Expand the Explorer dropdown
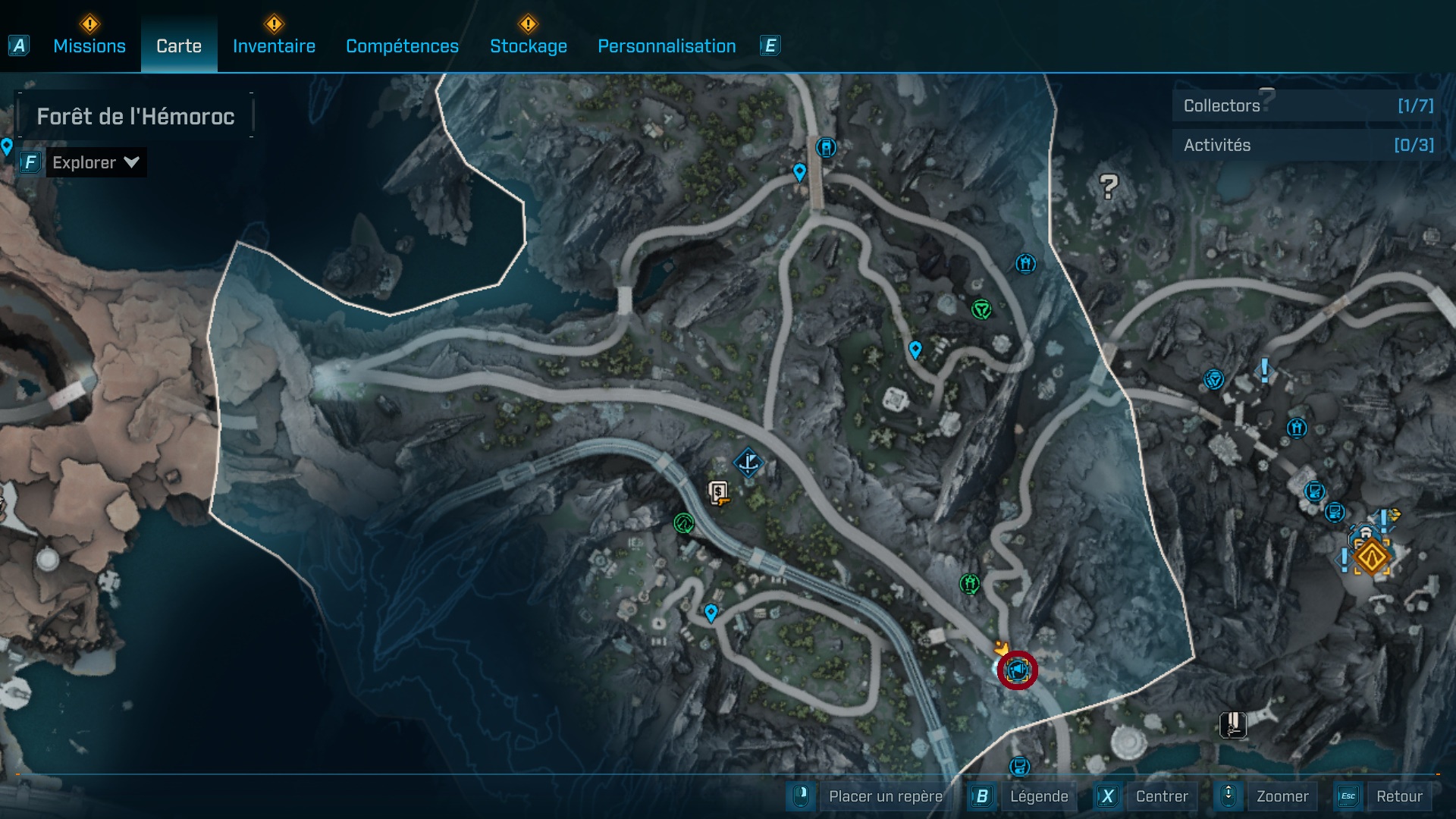This screenshot has width=1456, height=819. (96, 162)
